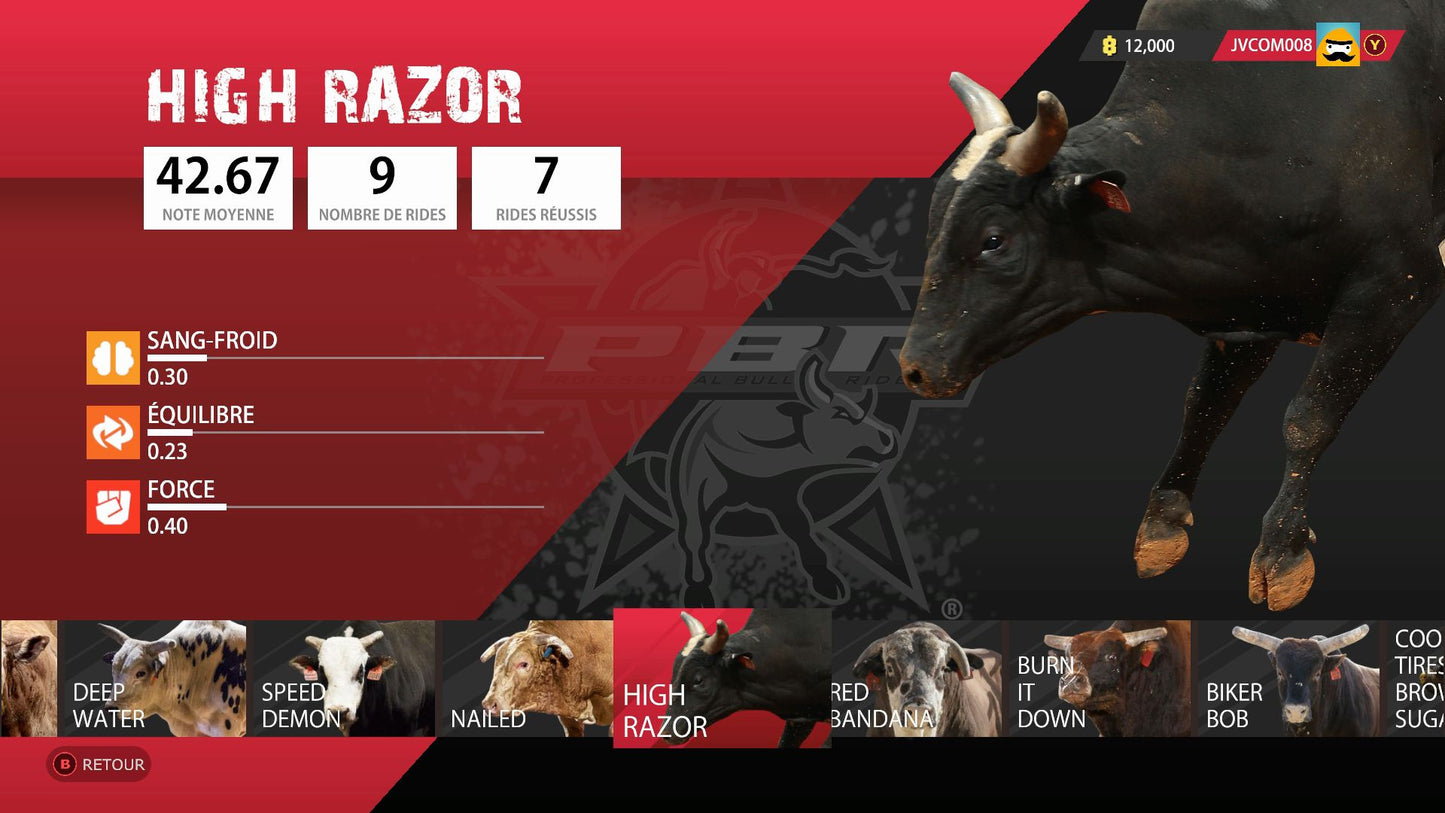Click the Retour back button

coord(99,765)
